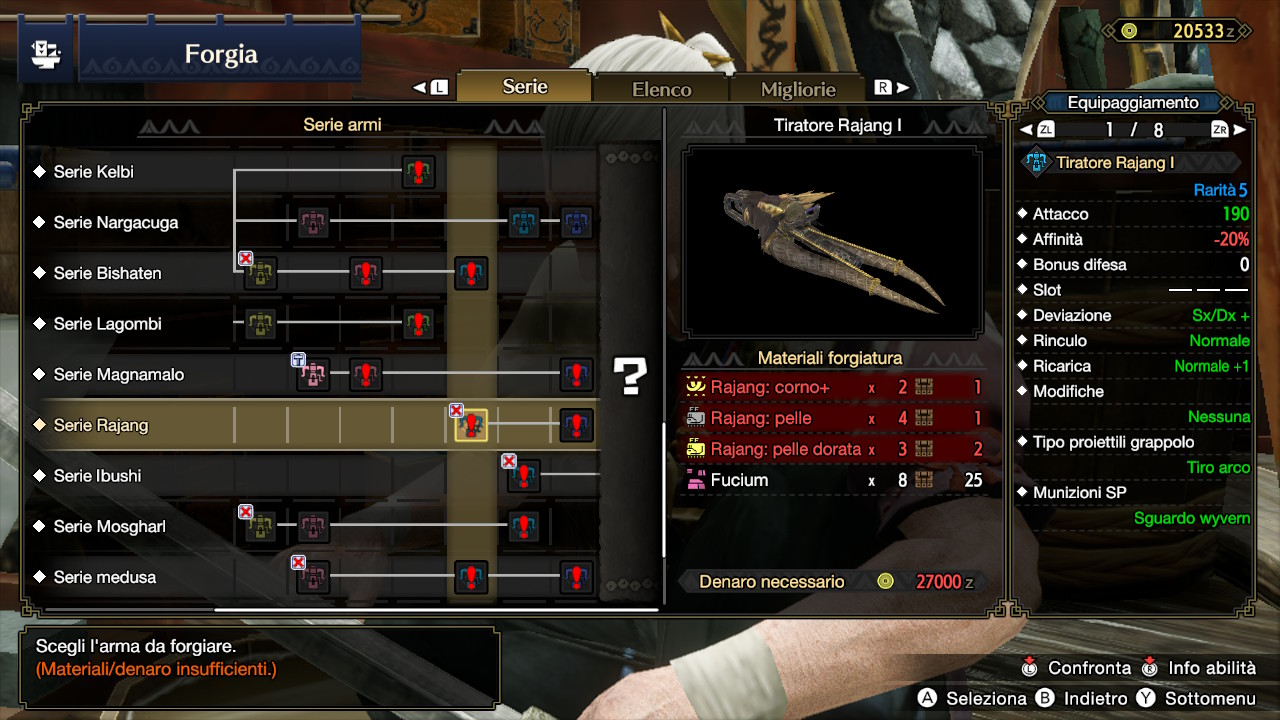Image resolution: width=1280 pixels, height=720 pixels.
Task: Select the Serie Kelbi weapon row
Action: [94, 172]
